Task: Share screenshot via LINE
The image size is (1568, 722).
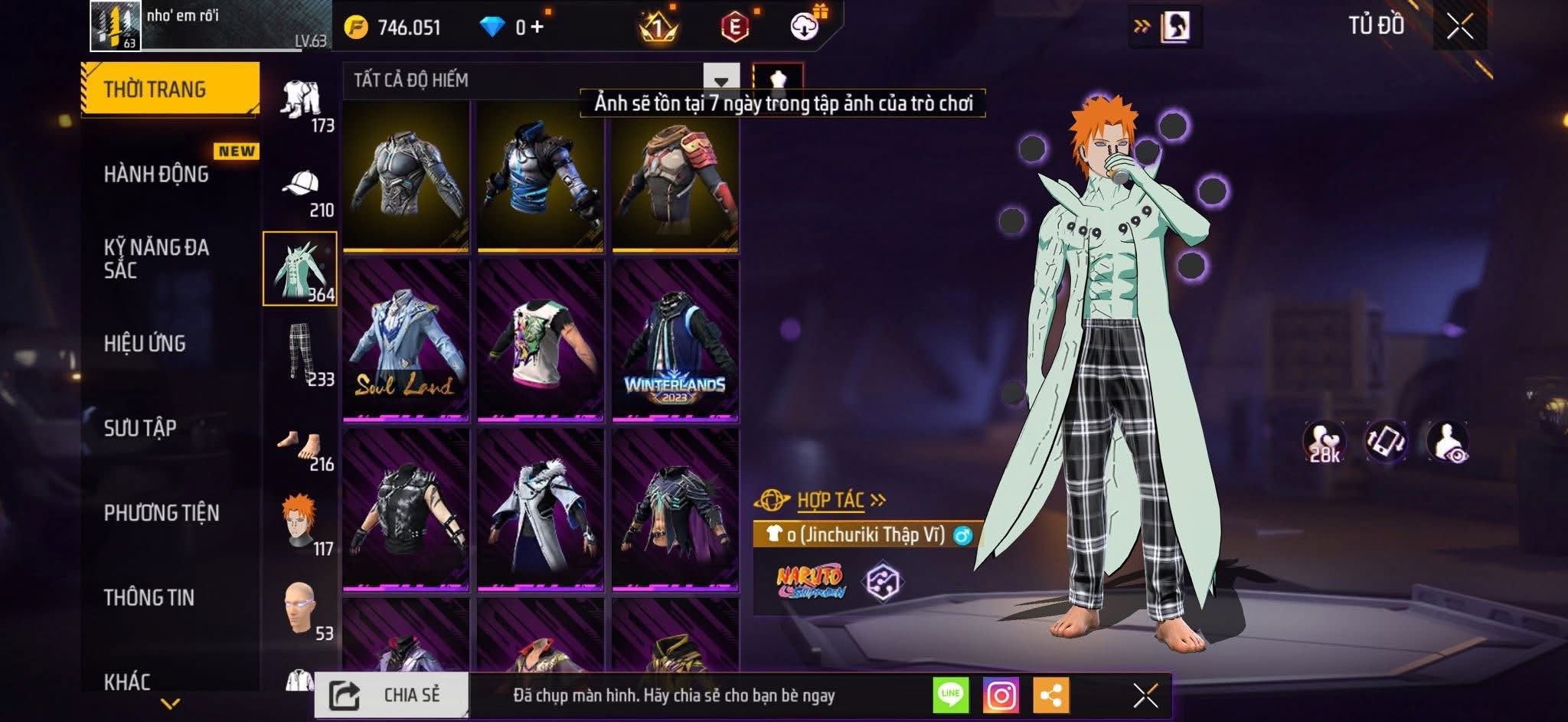Action: click(x=950, y=695)
